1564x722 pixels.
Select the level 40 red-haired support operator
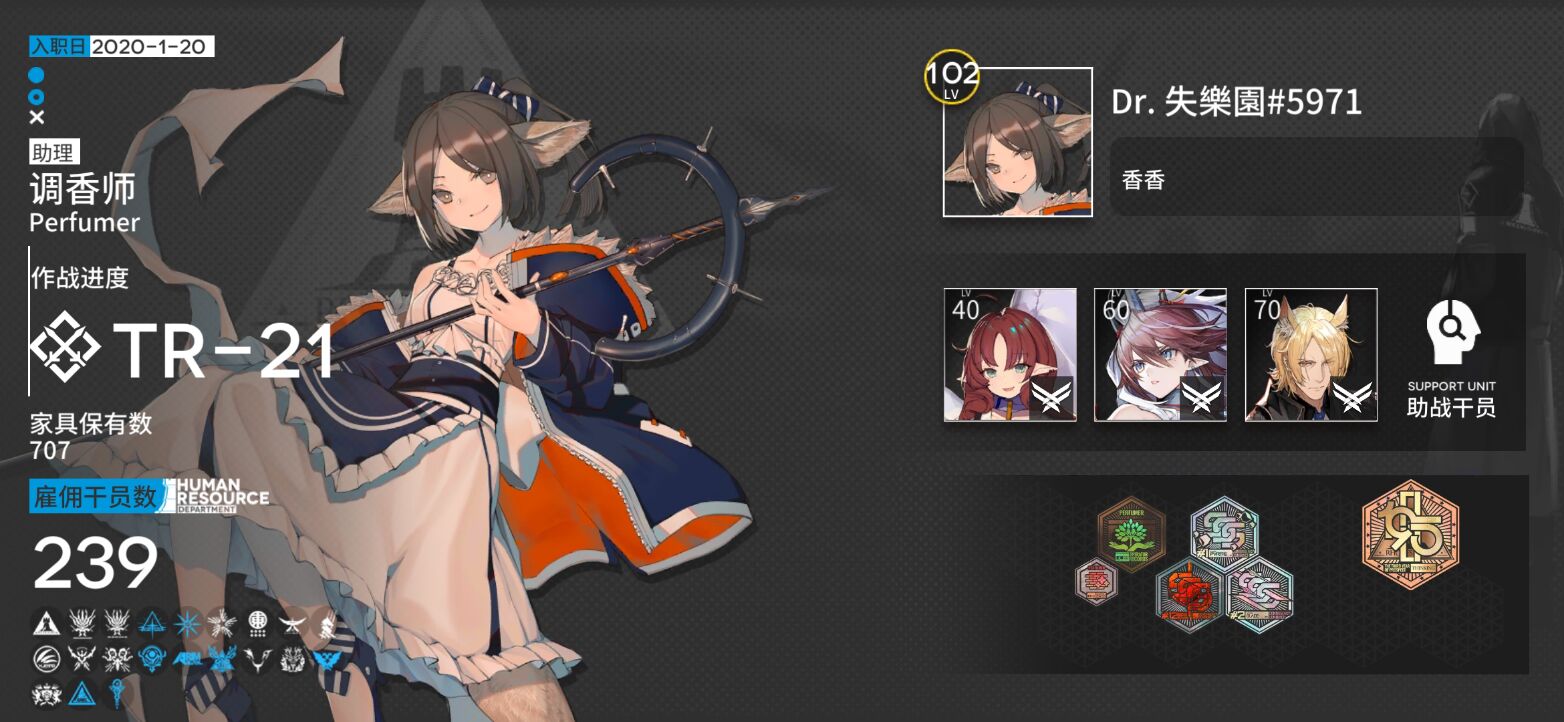[x=1010, y=355]
